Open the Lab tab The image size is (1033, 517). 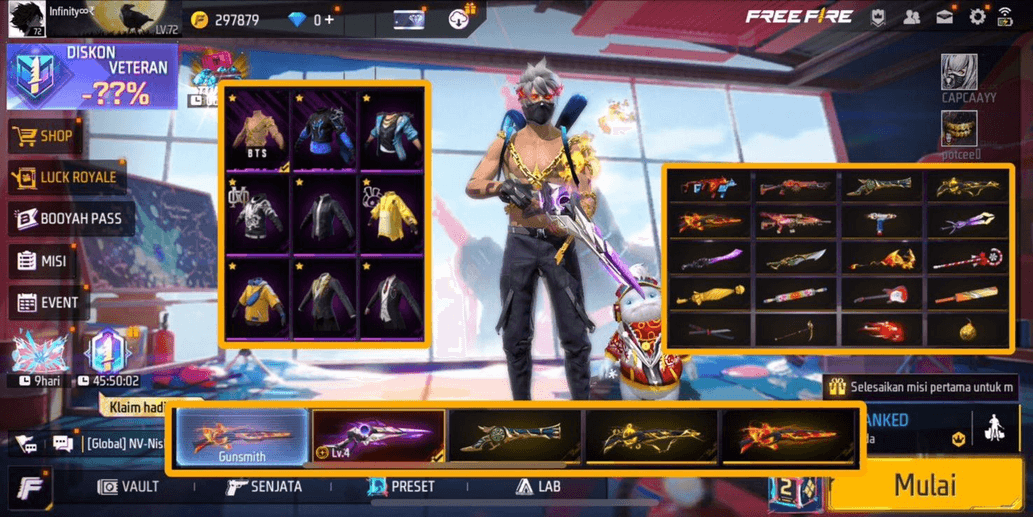point(538,487)
